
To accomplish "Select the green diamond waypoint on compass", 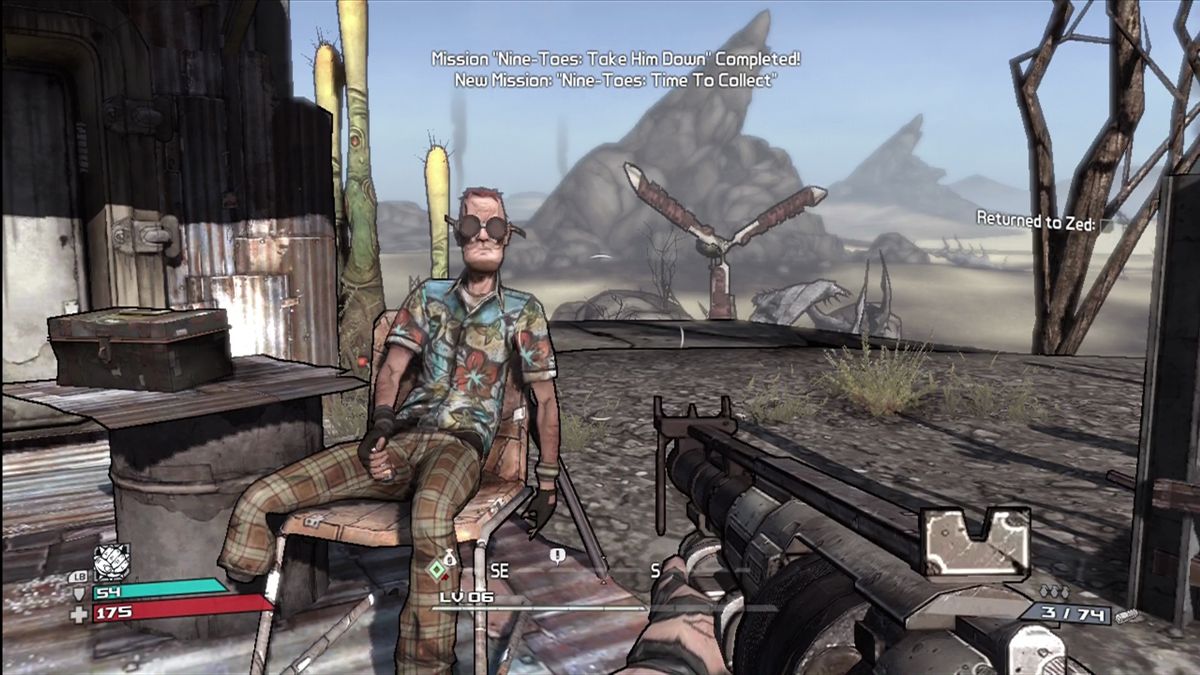I will (437, 571).
